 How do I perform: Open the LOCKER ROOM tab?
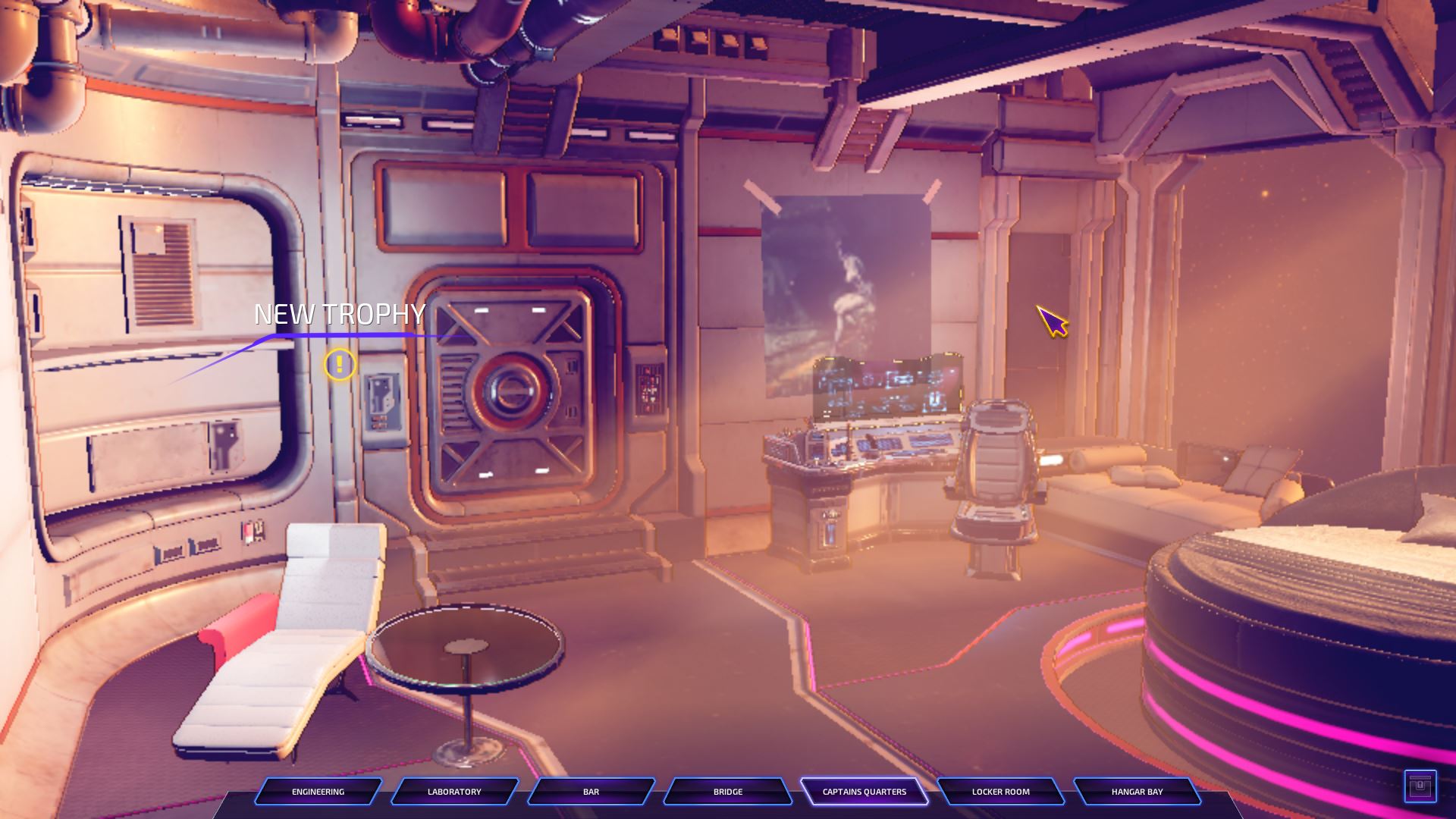1000,792
